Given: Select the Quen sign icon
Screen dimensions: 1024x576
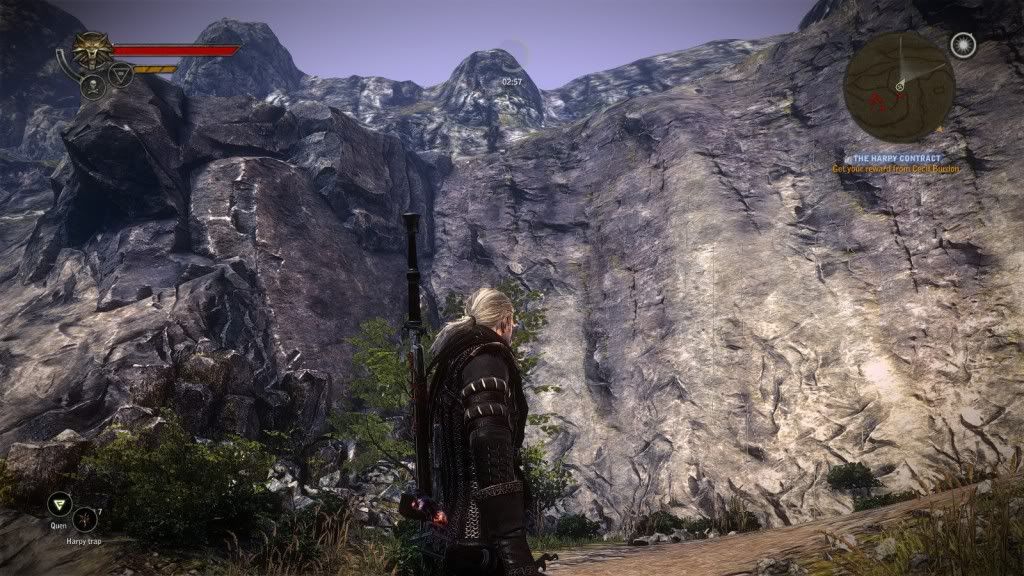Looking at the screenshot, I should click(59, 504).
